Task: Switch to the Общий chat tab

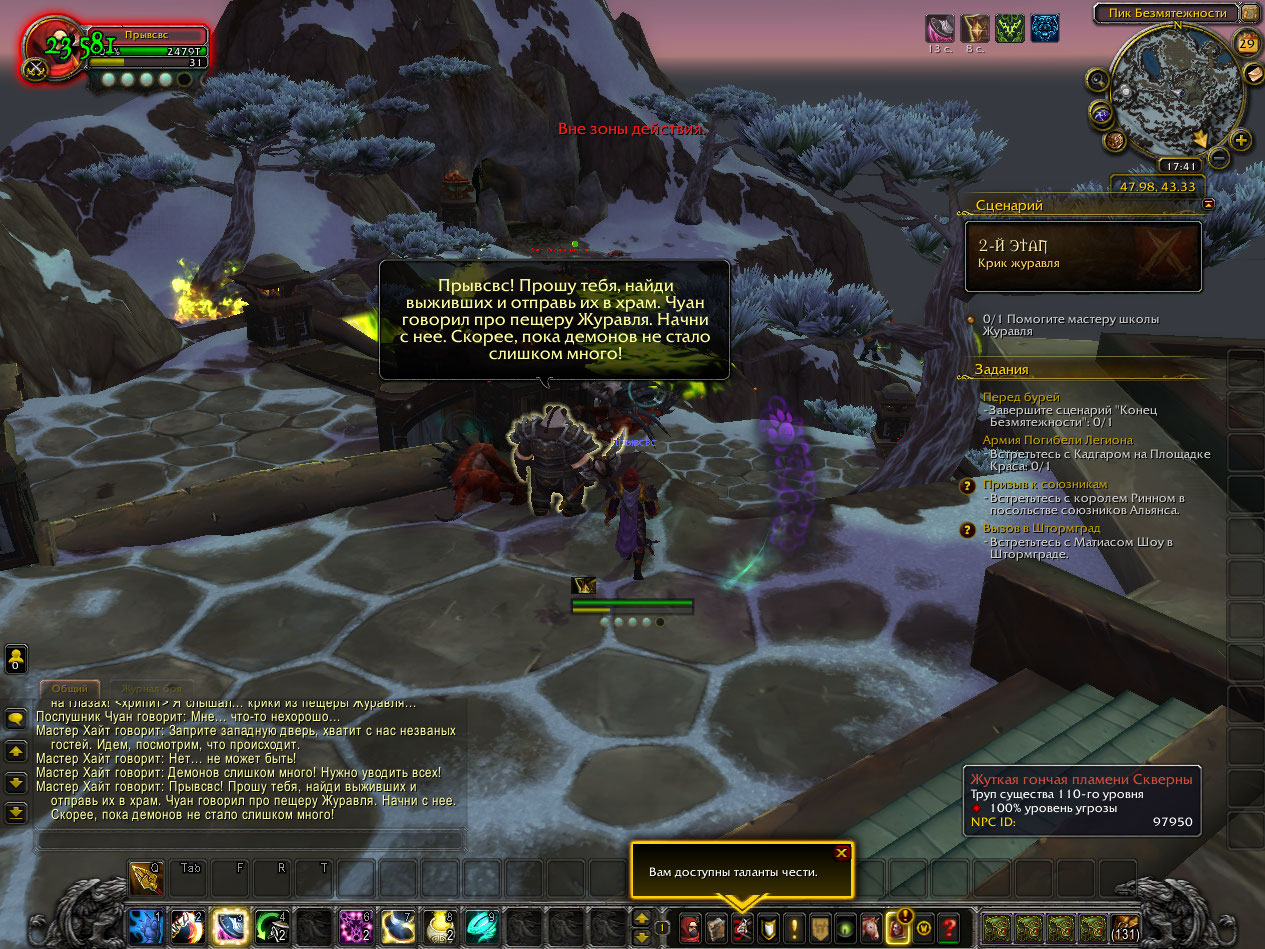Action: pyautogui.click(x=70, y=689)
